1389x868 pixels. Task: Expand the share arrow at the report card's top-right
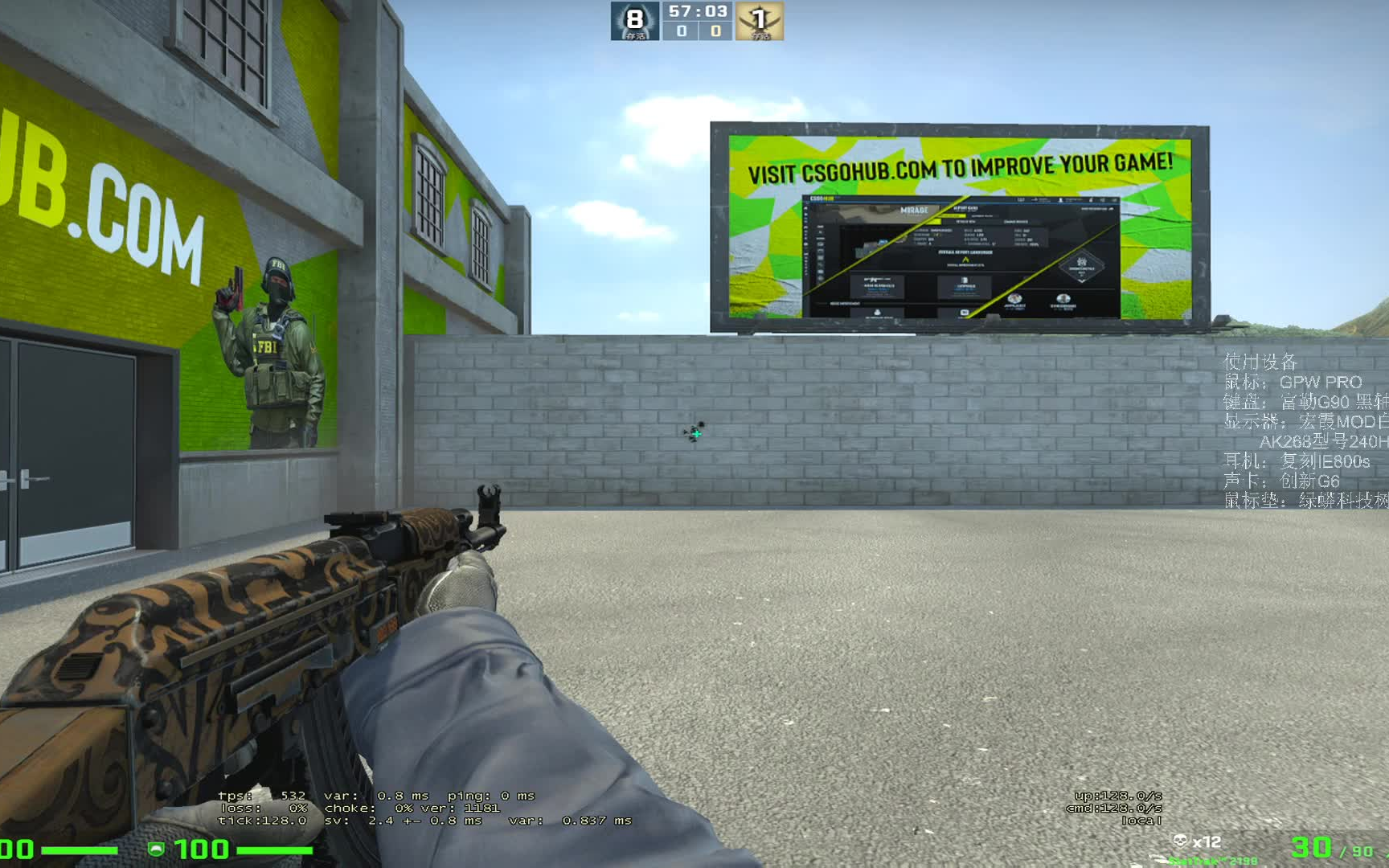(x=1111, y=208)
